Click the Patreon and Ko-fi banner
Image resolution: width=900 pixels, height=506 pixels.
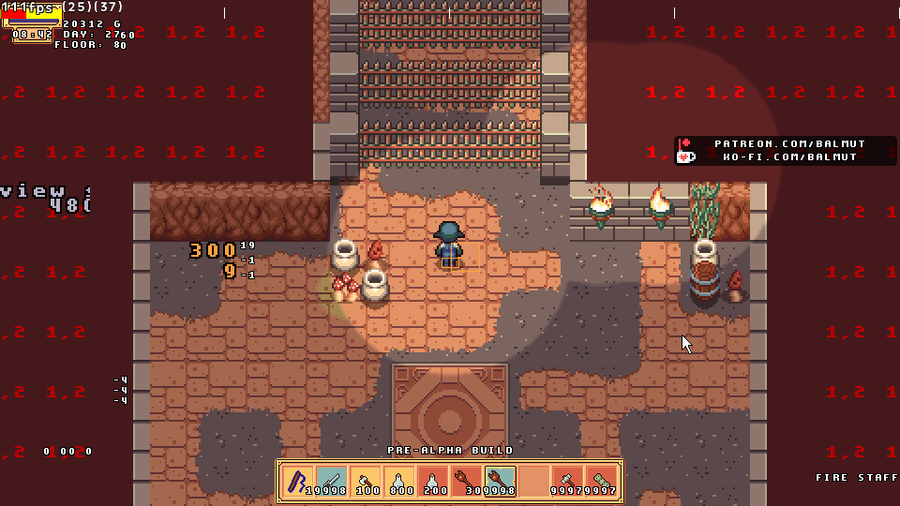click(x=785, y=151)
